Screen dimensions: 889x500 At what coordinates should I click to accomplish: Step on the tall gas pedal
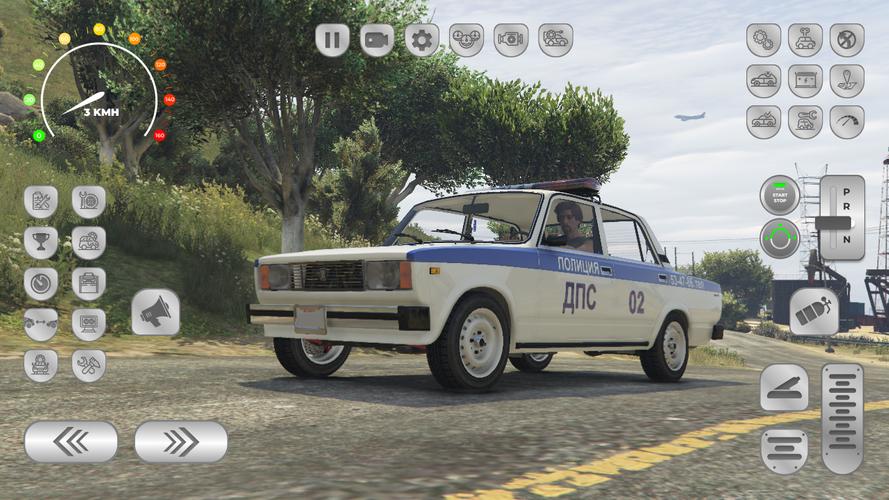point(842,418)
